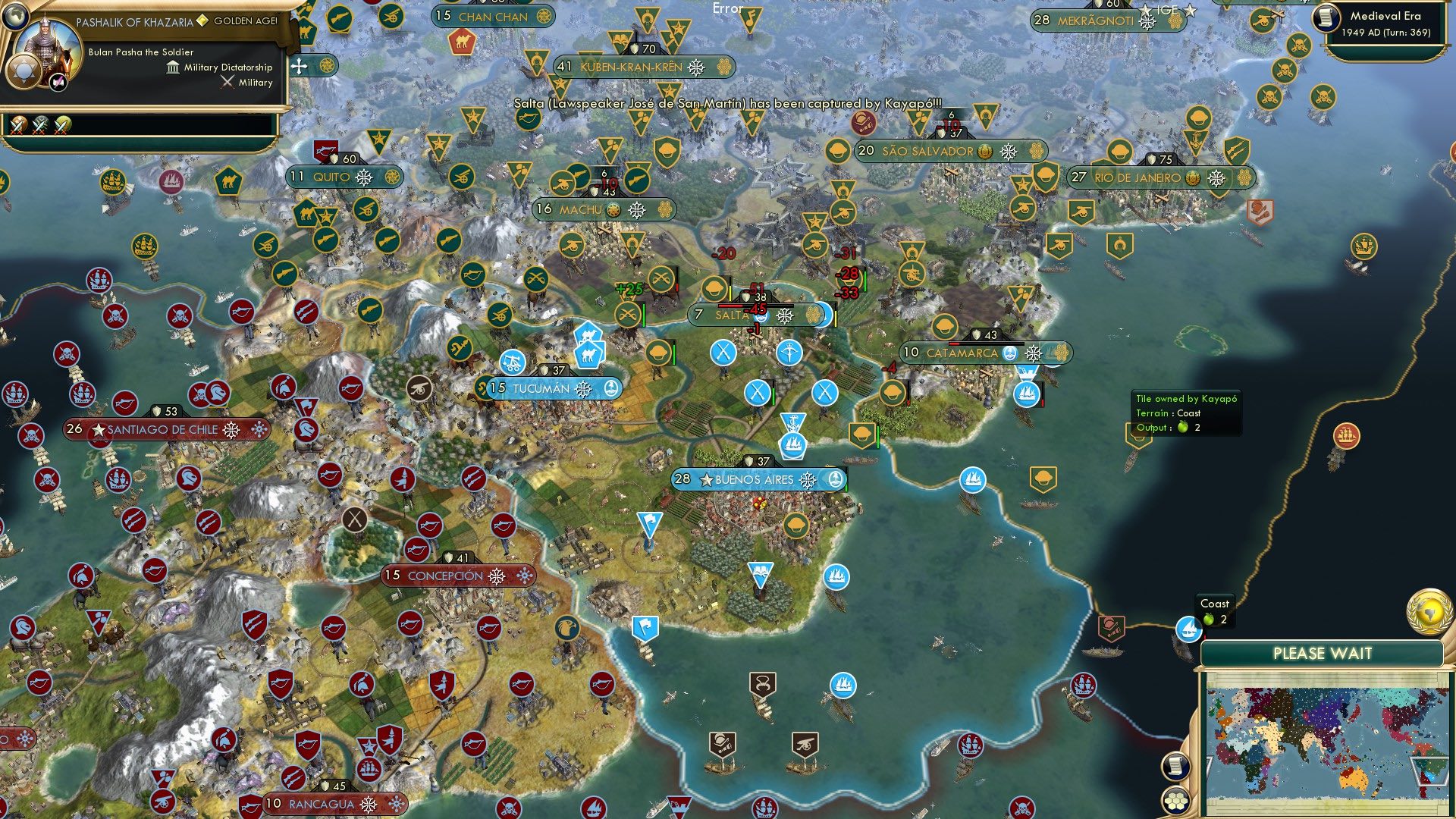Toggle the snowflake status on Tucumán's city banner
Viewport: 1456px width, 819px height.
[x=581, y=388]
